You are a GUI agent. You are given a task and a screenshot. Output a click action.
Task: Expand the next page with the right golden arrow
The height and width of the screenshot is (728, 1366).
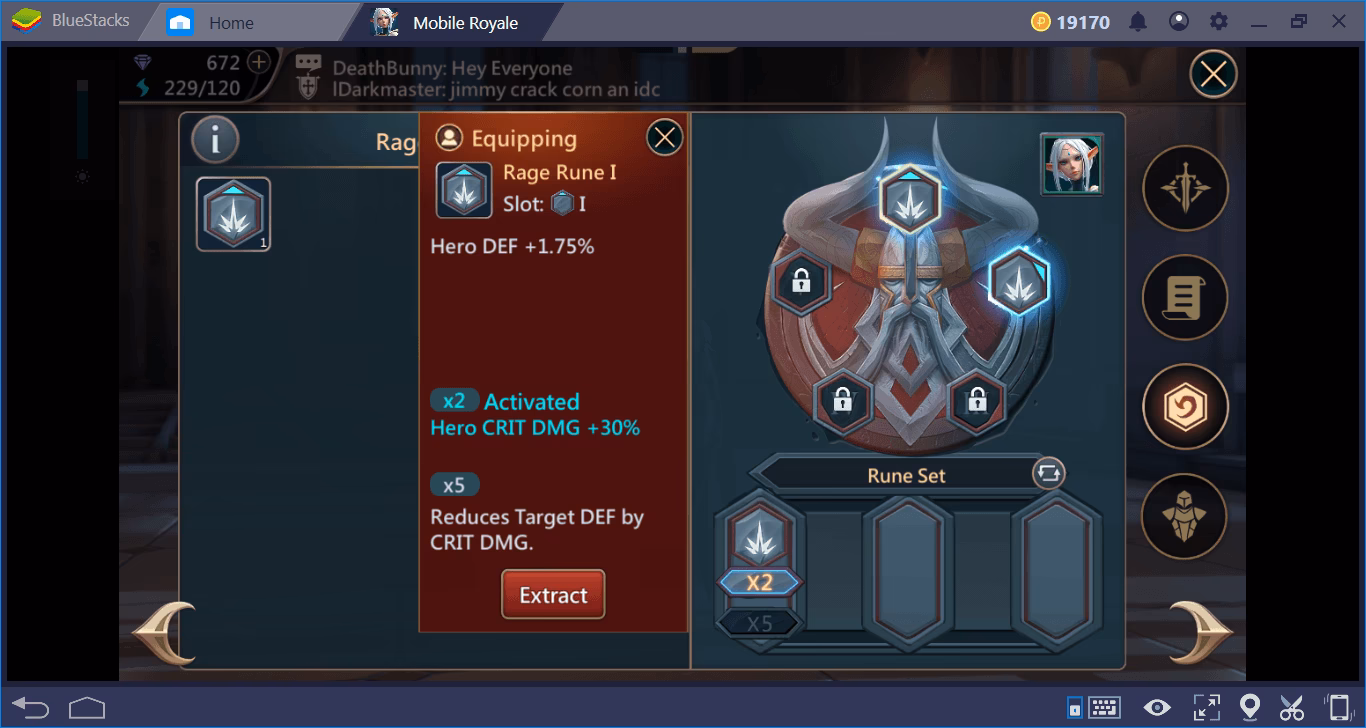[1203, 633]
